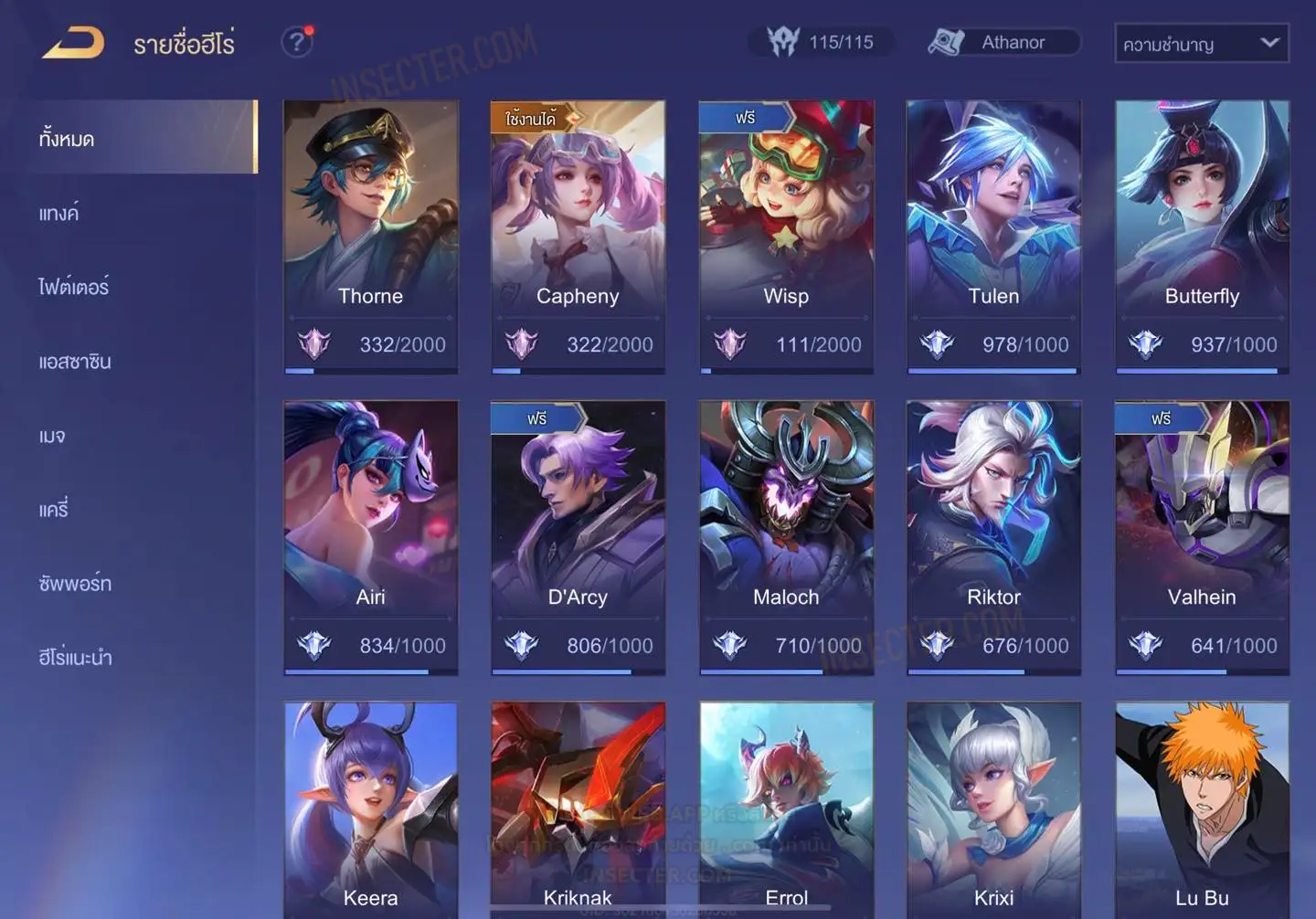This screenshot has height=919, width=1316.
Task: Switch to the แครี่ category
Action: (x=54, y=510)
